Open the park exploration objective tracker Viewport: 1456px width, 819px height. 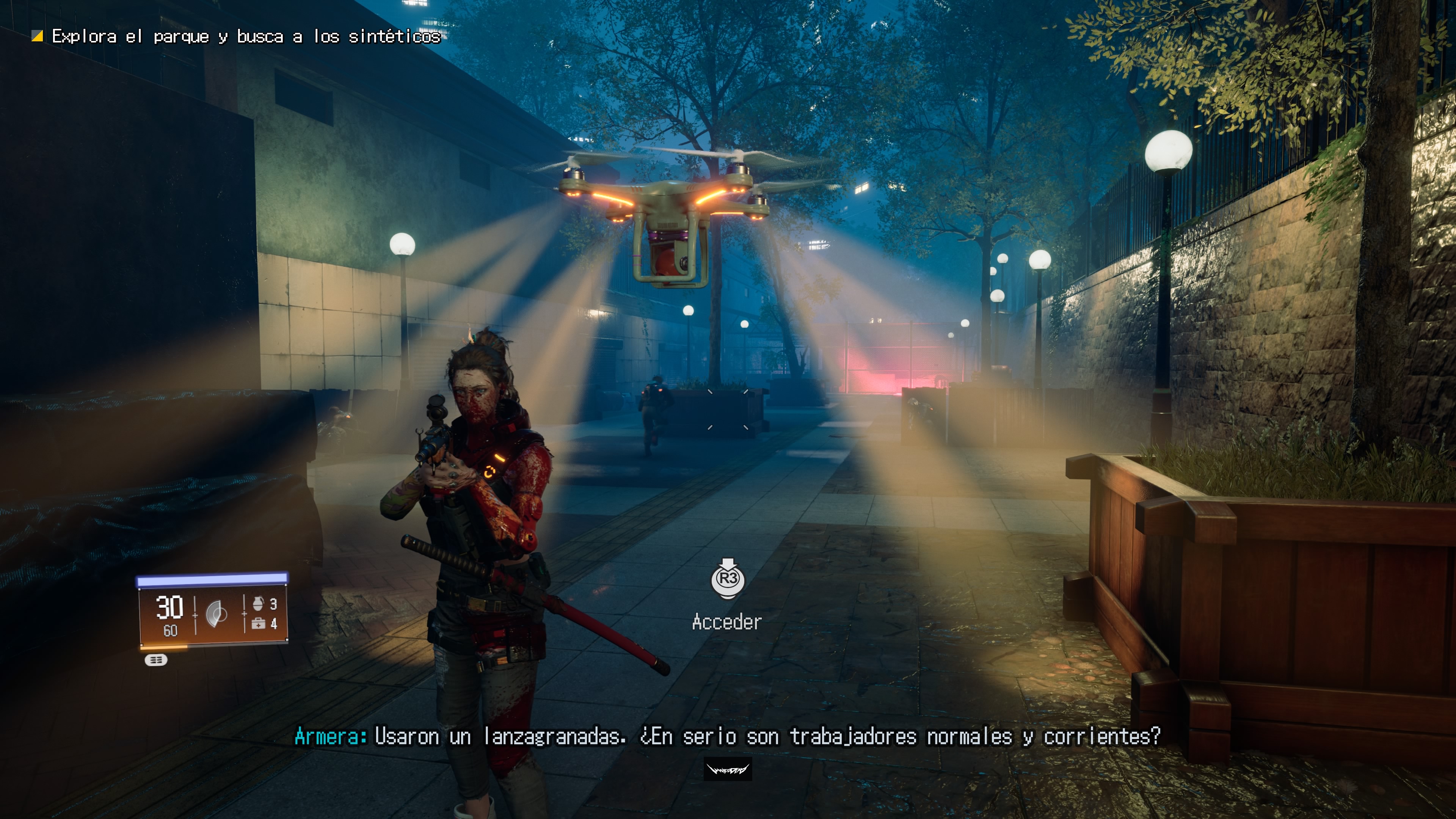[245, 37]
